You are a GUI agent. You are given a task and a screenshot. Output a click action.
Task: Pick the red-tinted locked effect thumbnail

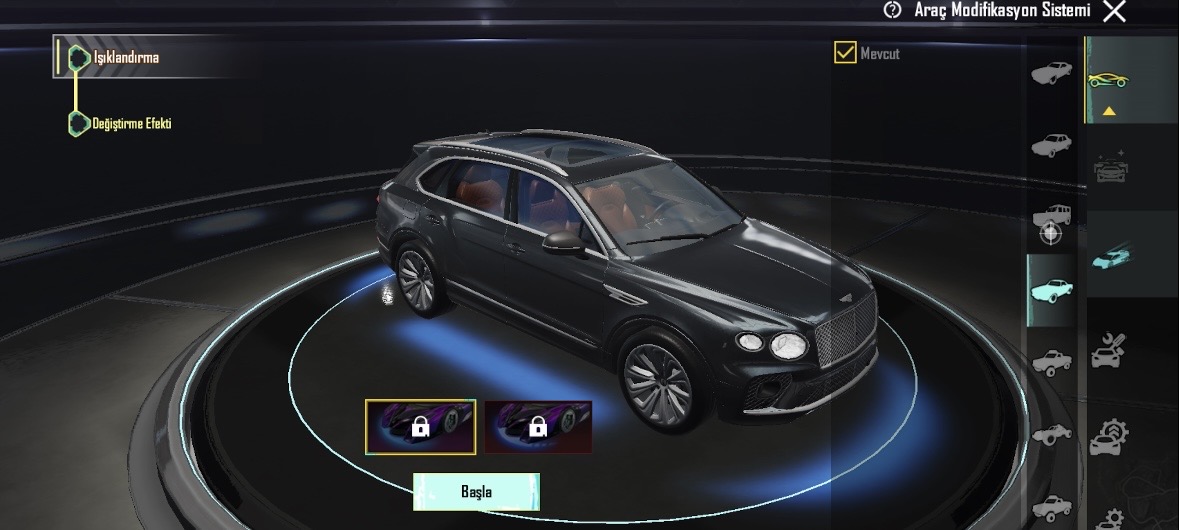pyautogui.click(x=538, y=427)
